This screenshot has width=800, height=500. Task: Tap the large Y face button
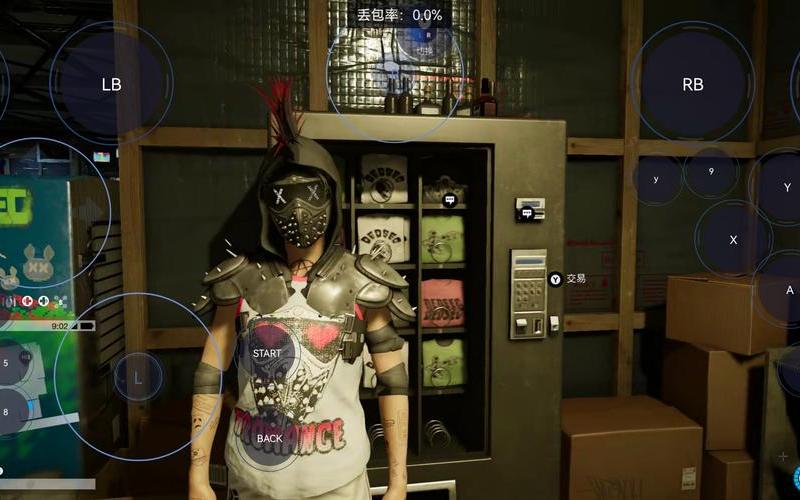[x=786, y=187]
